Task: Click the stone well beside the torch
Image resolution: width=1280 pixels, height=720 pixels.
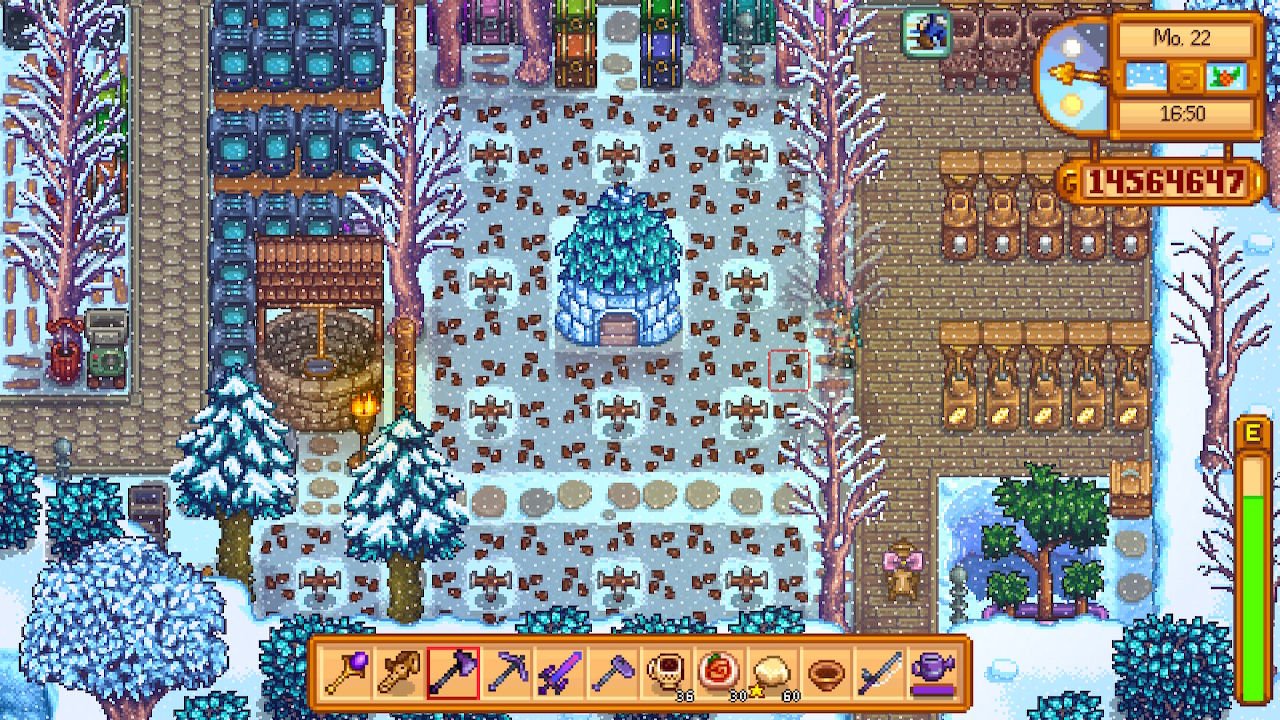Action: click(x=320, y=360)
